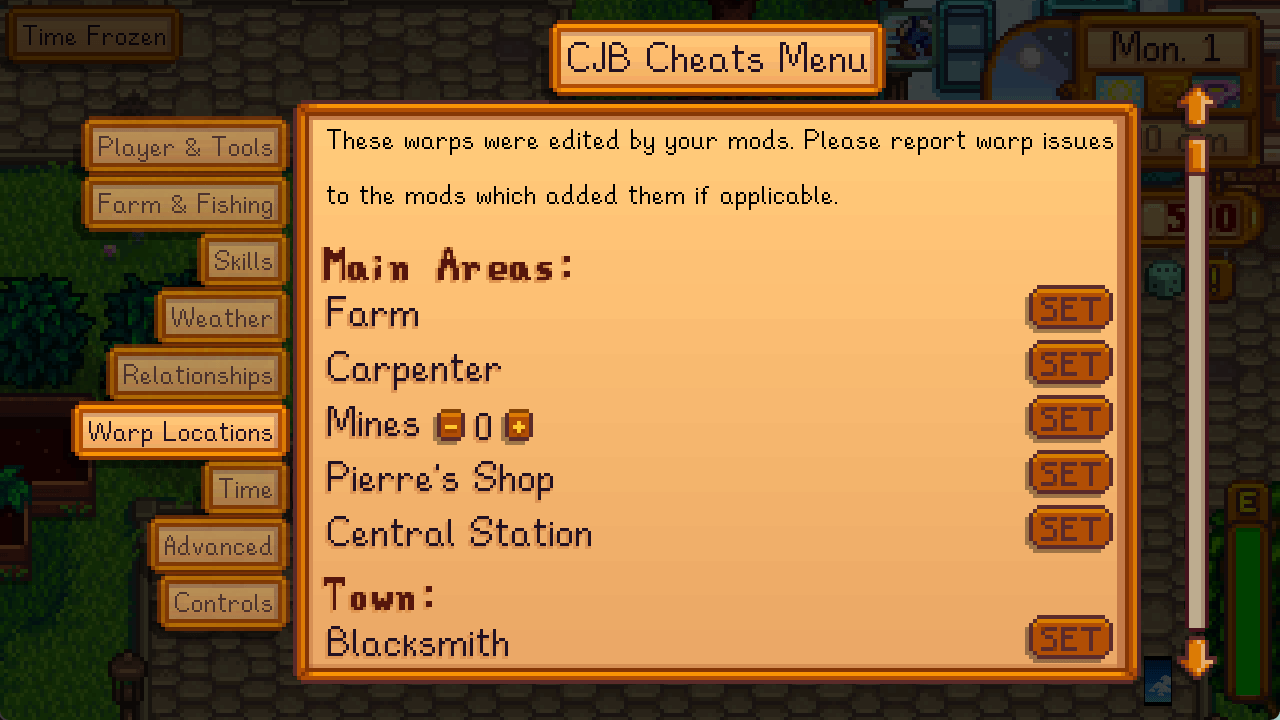
Task: Open the Weather settings tab
Action: click(222, 318)
